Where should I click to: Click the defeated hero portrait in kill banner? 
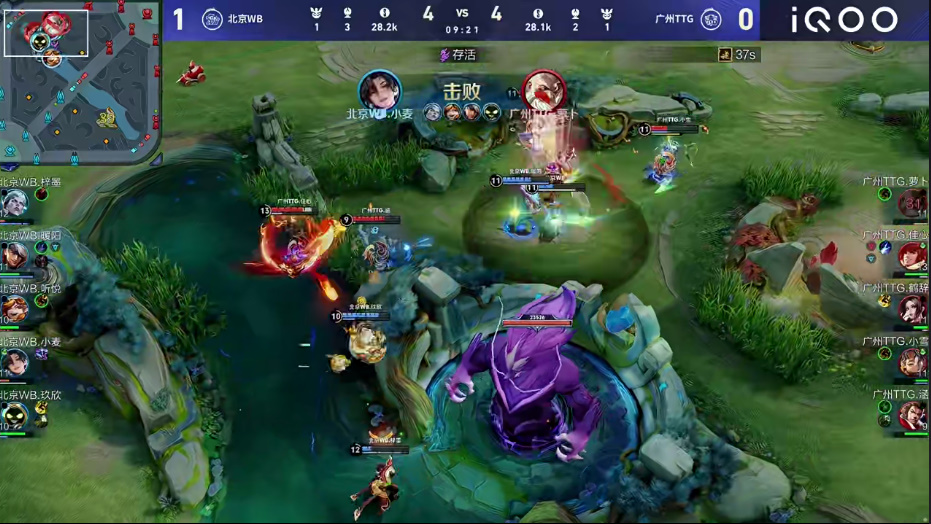point(543,91)
